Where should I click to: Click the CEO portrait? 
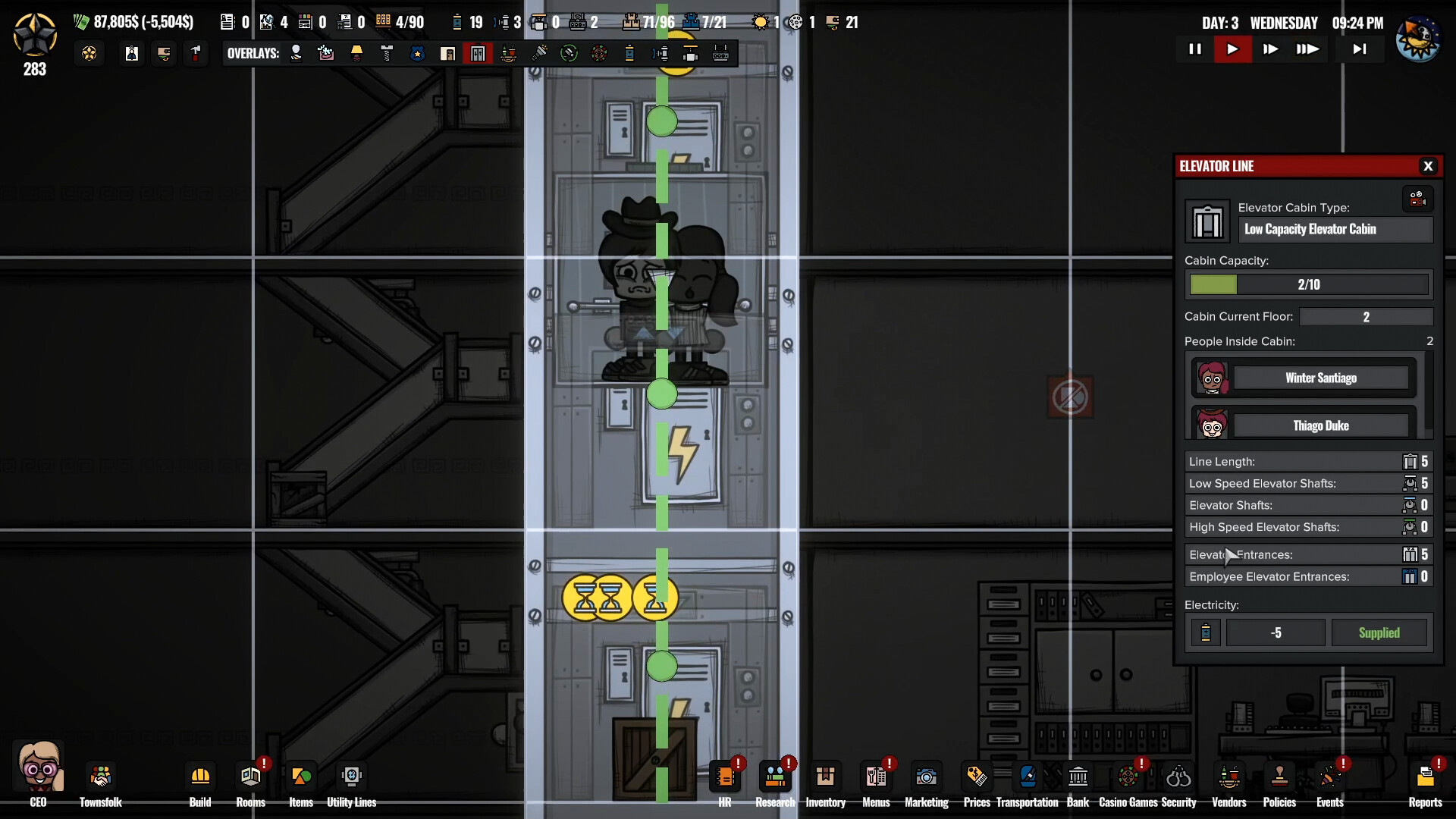coord(39,770)
